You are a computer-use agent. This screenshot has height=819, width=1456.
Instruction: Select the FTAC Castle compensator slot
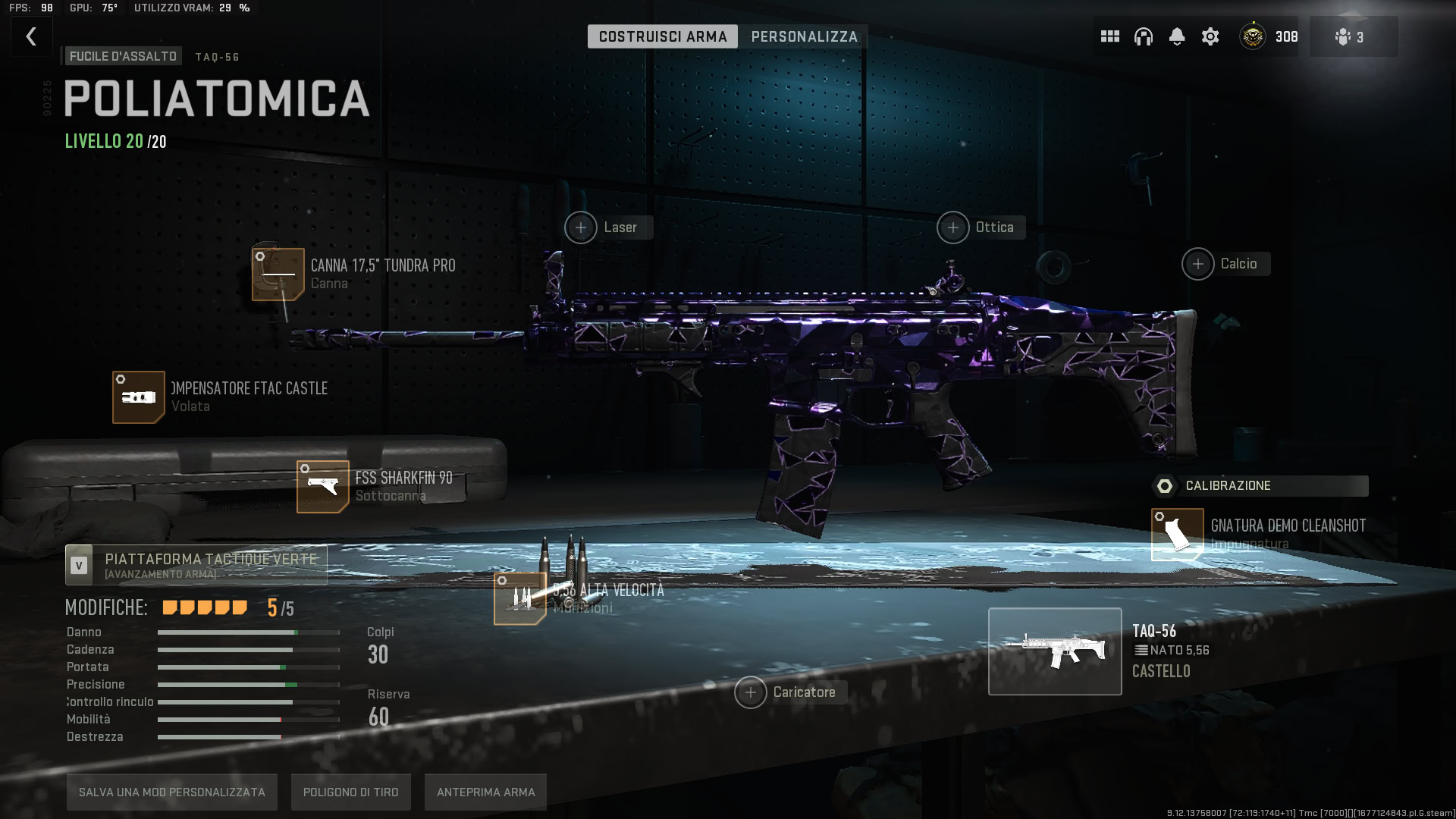point(139,397)
